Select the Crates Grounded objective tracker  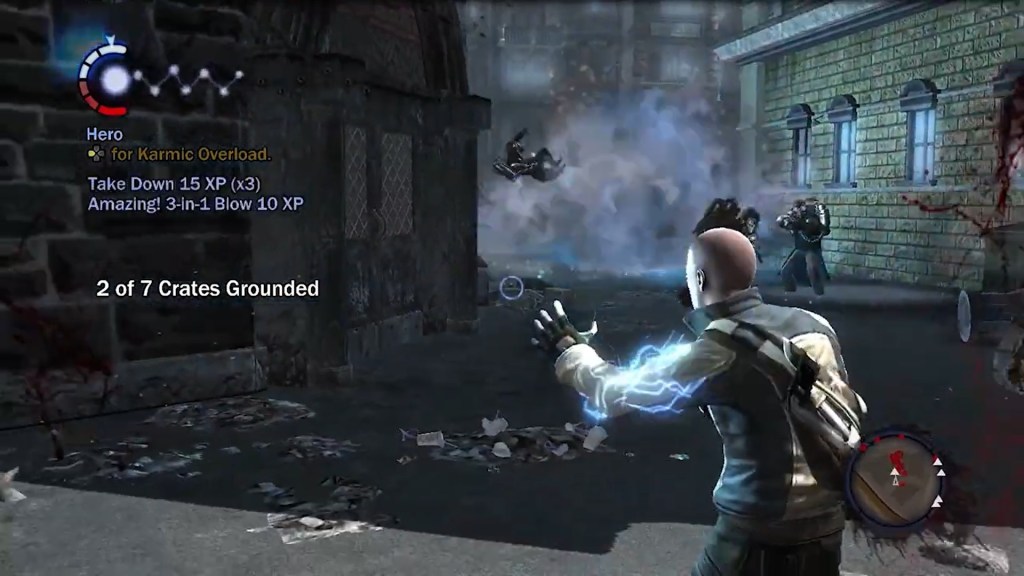pos(207,289)
